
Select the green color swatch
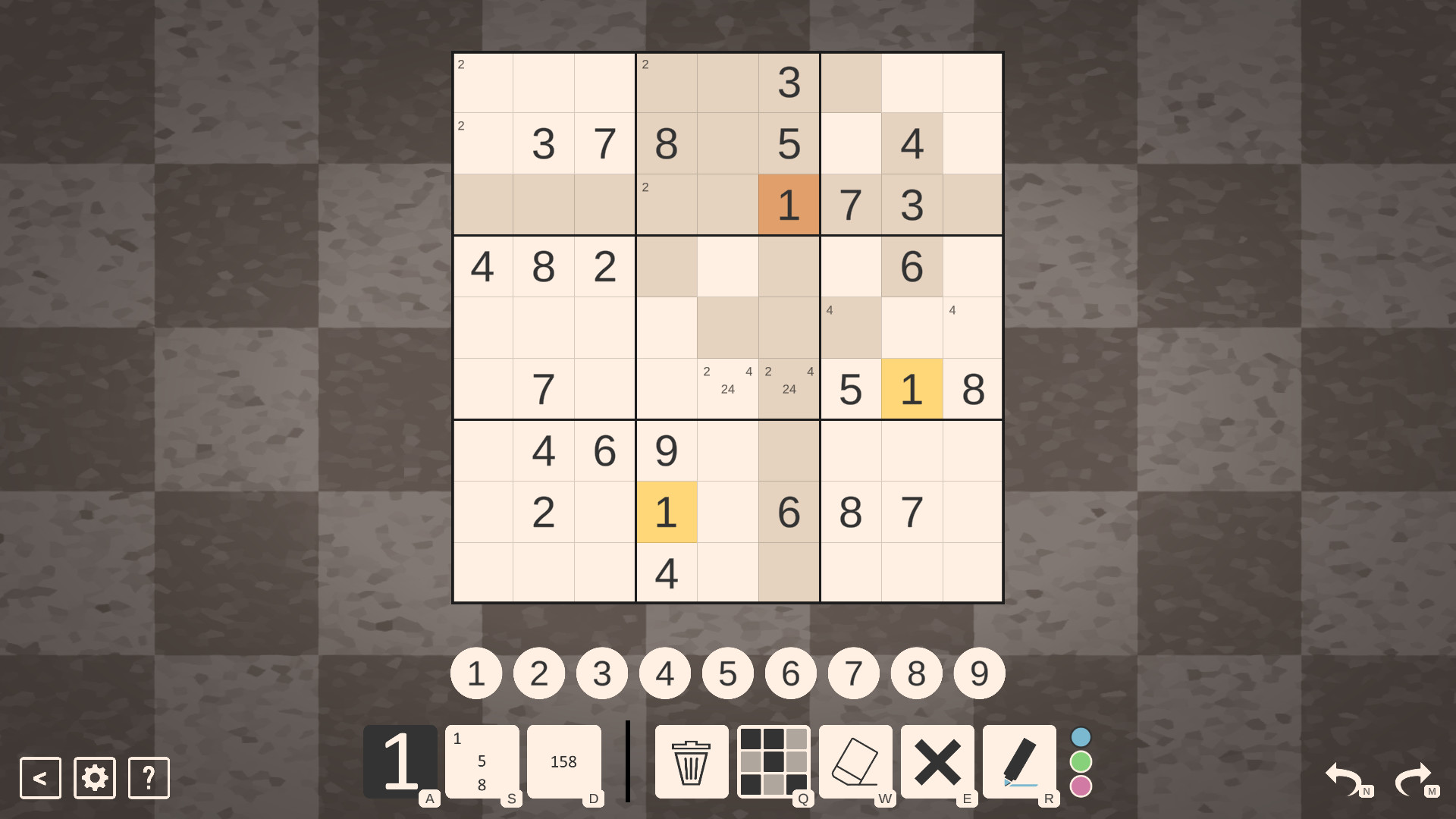[1080, 761]
